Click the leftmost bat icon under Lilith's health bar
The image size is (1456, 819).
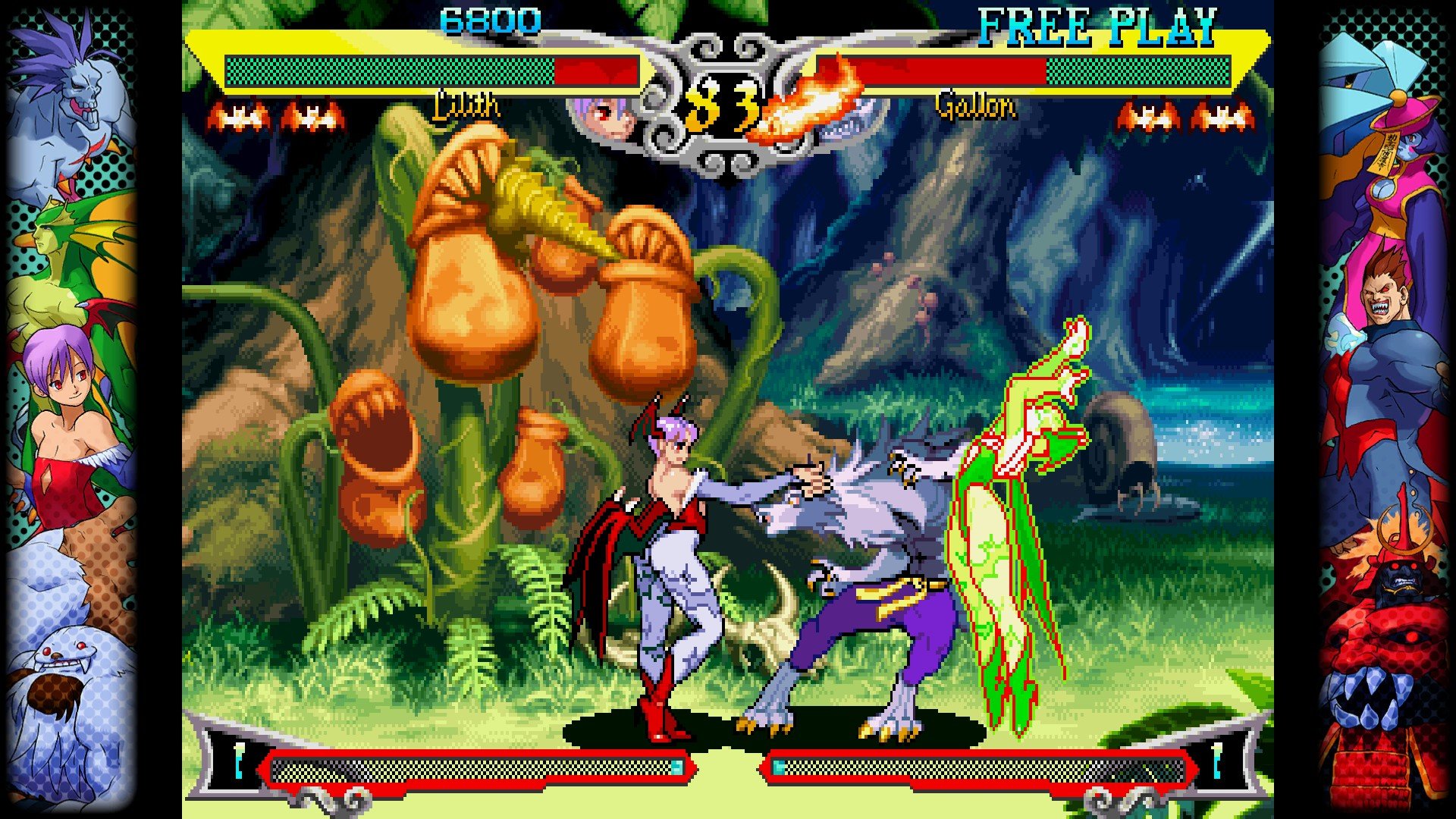click(x=239, y=115)
